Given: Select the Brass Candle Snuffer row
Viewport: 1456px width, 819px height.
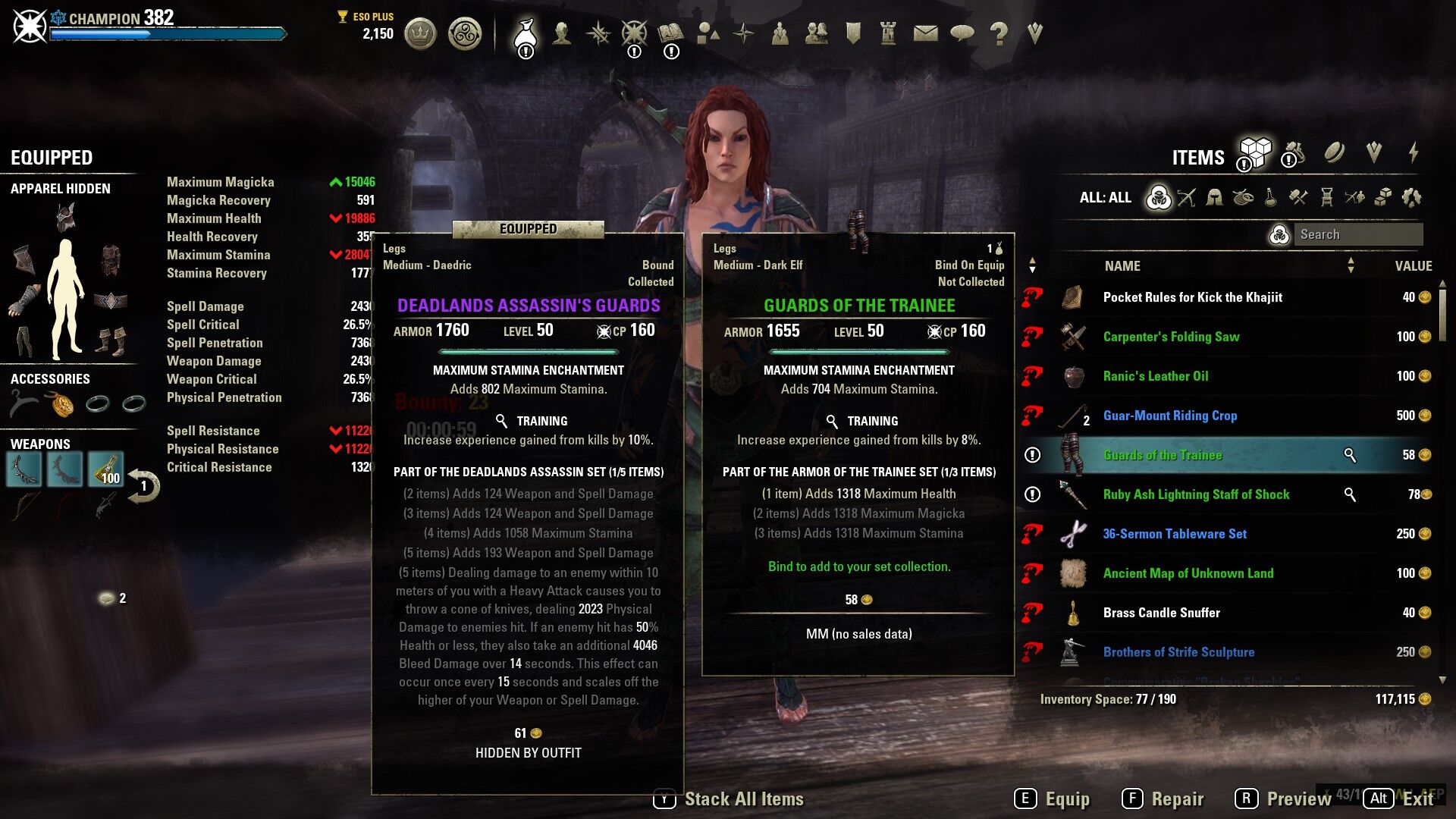Looking at the screenshot, I should click(x=1161, y=613).
